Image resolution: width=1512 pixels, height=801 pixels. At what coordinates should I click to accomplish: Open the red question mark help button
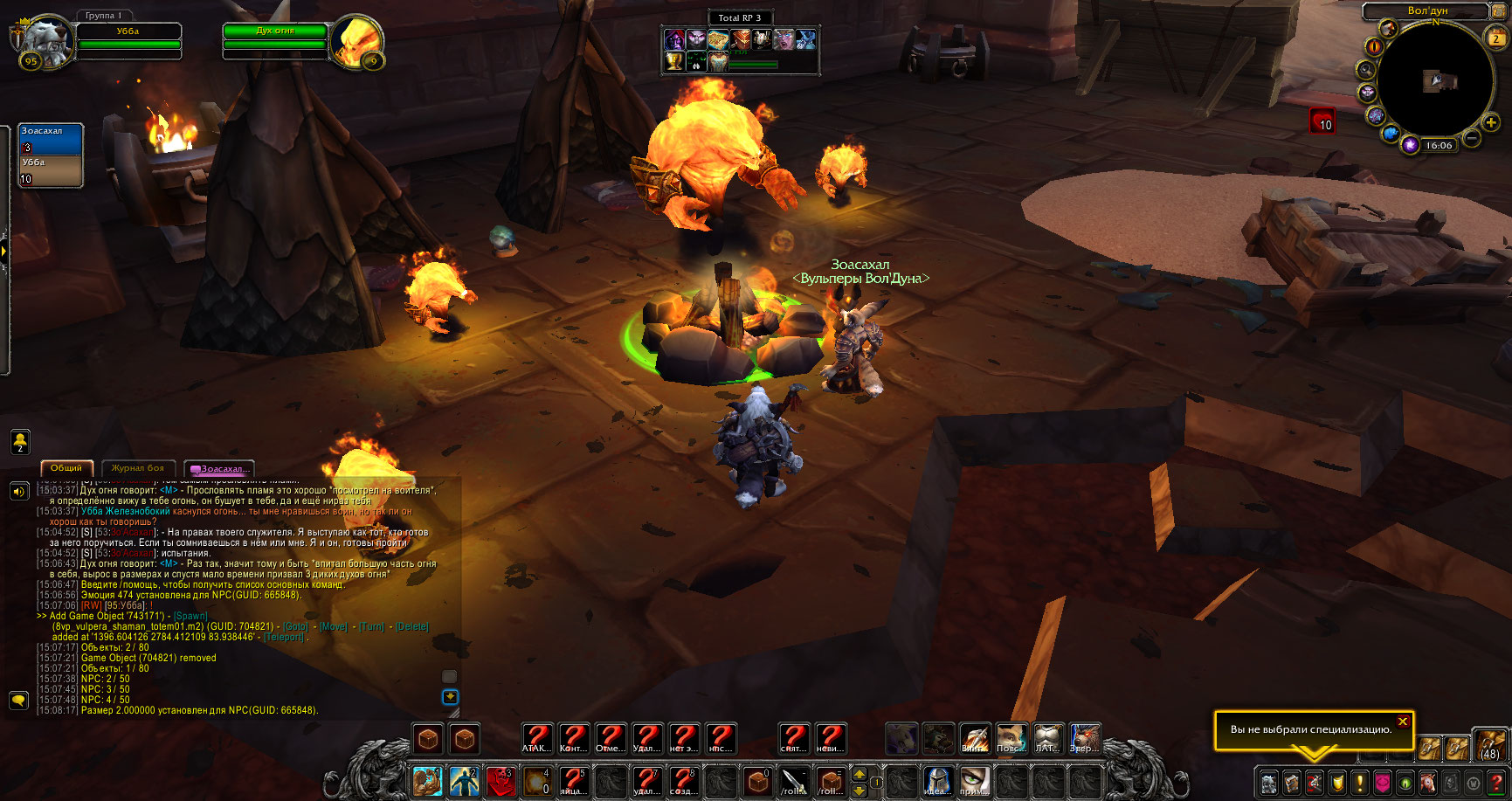pos(1496,782)
